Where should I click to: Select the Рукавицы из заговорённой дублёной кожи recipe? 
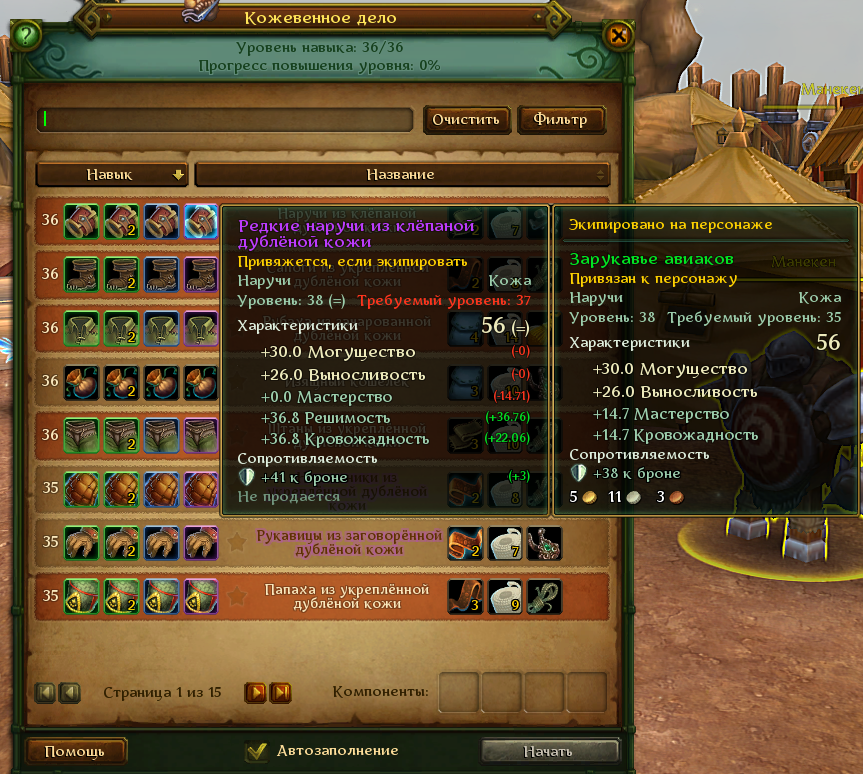(x=348, y=542)
